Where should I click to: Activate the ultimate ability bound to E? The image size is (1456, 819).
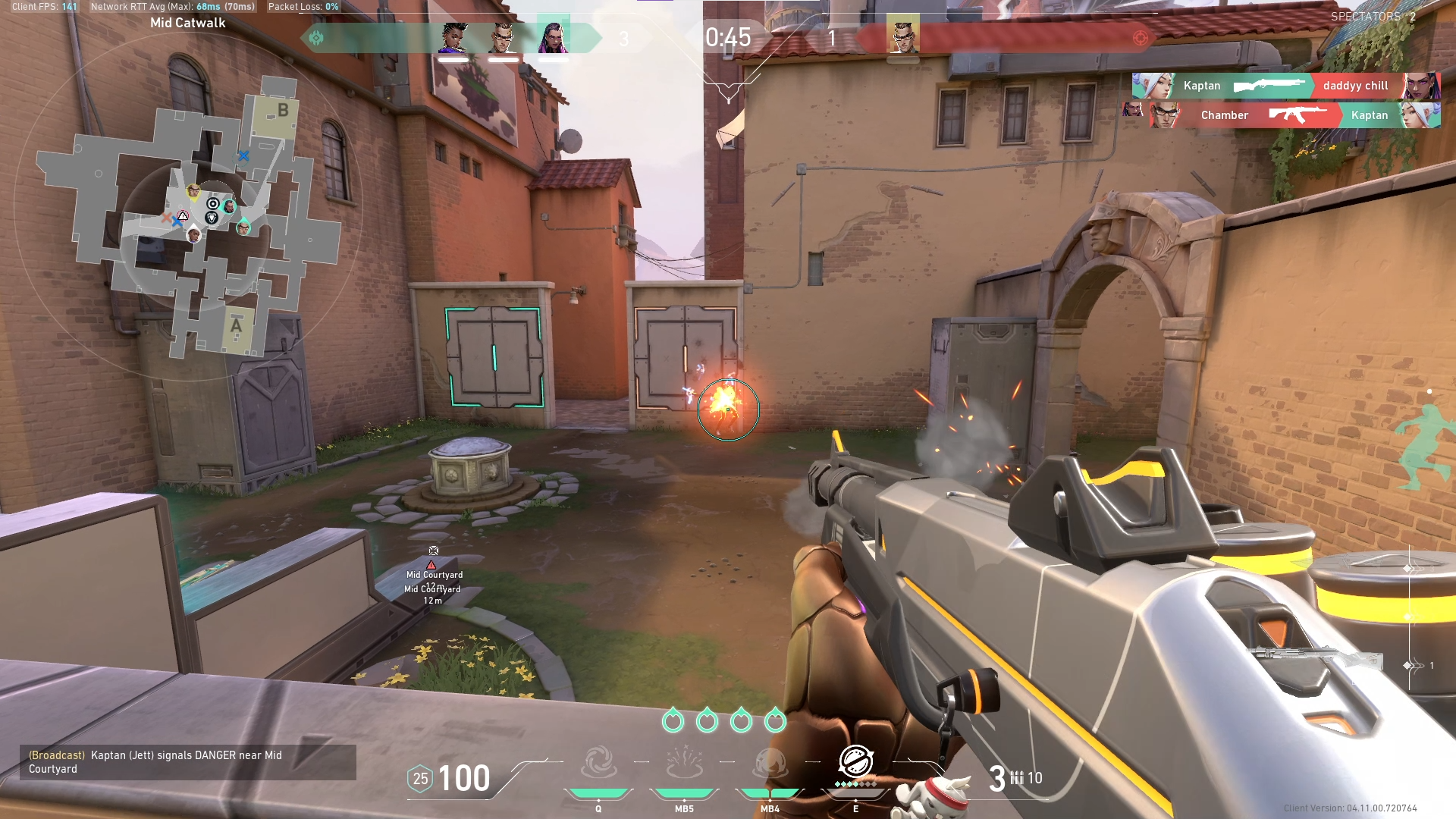(x=855, y=761)
